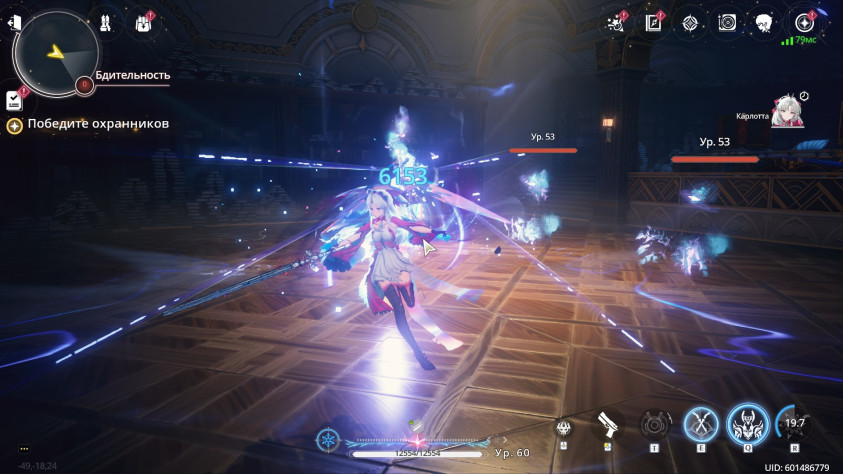Open the round star badge icon

coord(802,22)
